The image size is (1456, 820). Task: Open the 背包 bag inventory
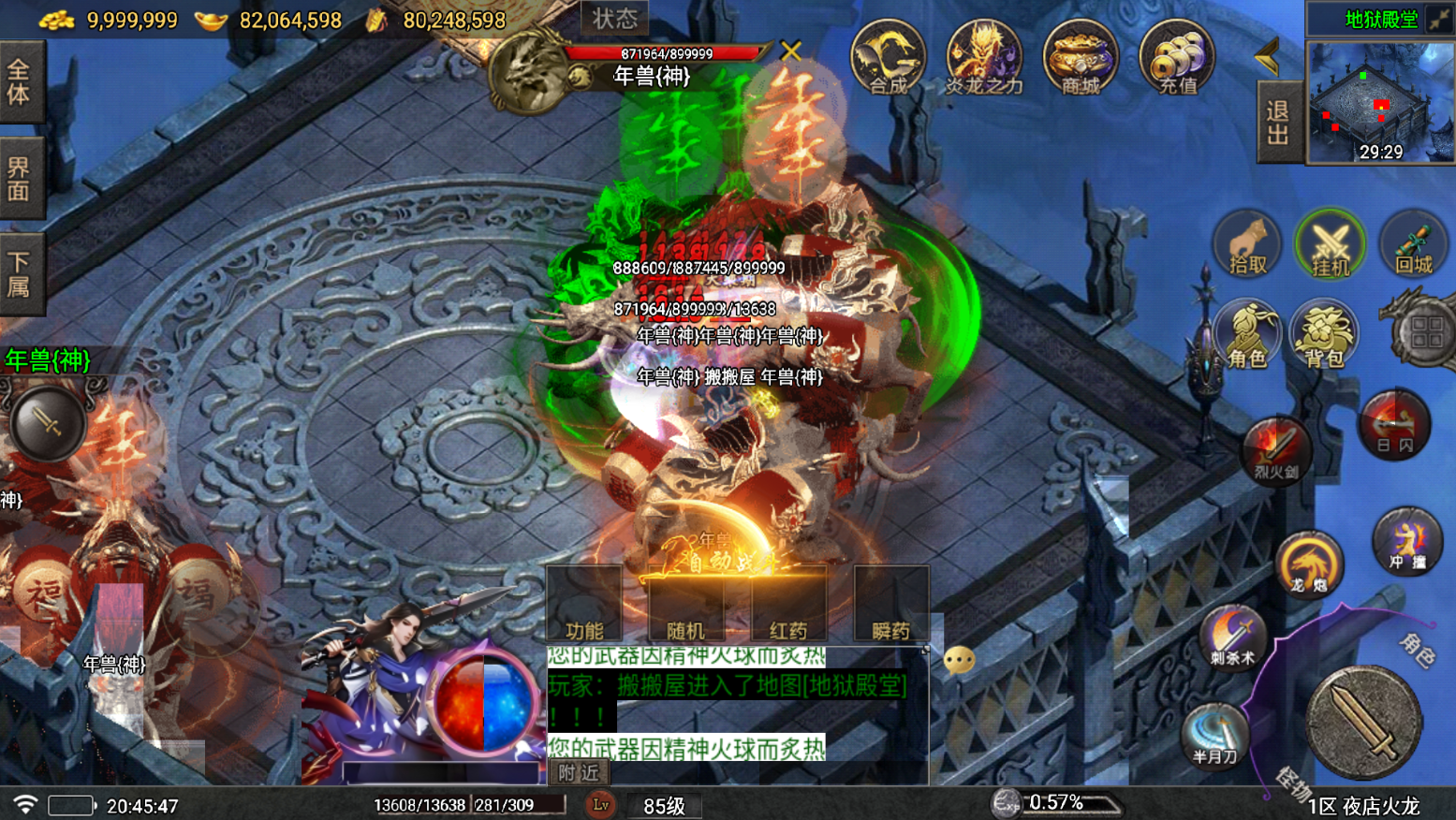1324,334
